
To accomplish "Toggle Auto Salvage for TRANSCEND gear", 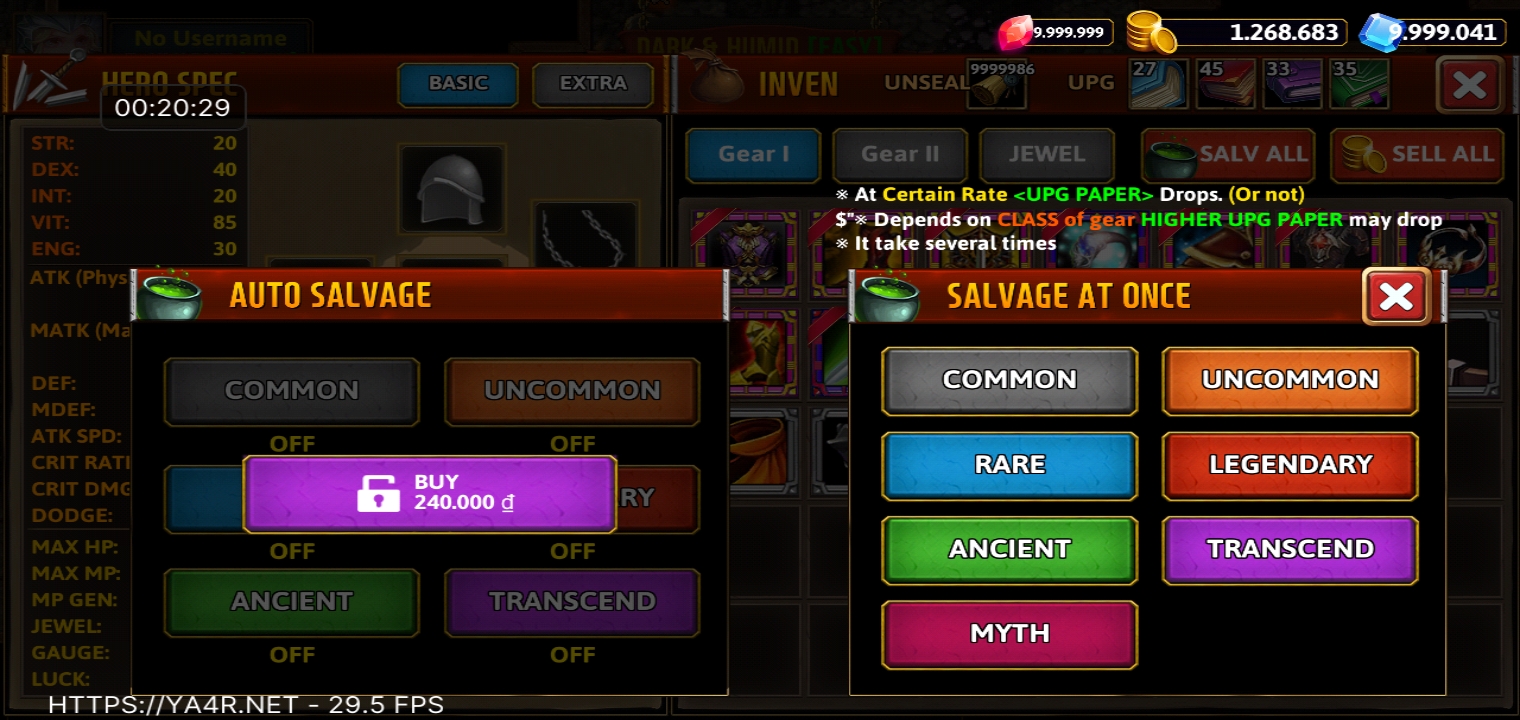I will [x=572, y=602].
